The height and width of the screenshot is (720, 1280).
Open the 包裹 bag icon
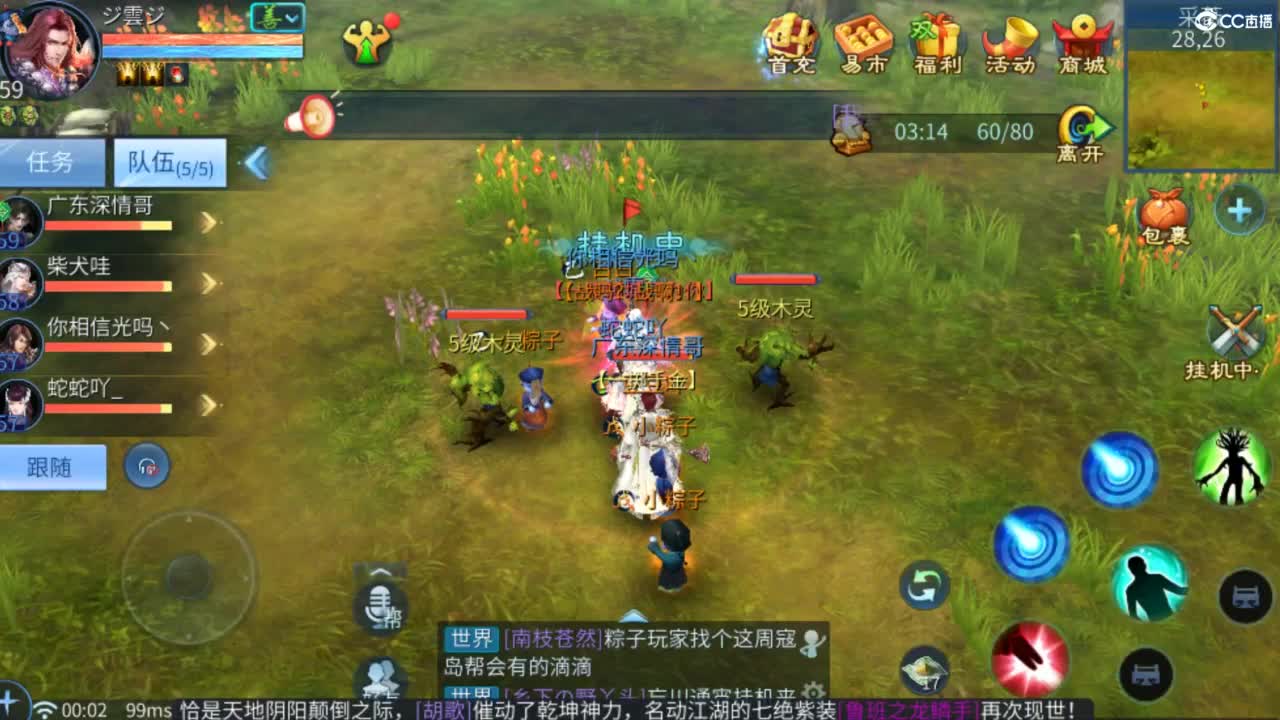[x=1165, y=212]
